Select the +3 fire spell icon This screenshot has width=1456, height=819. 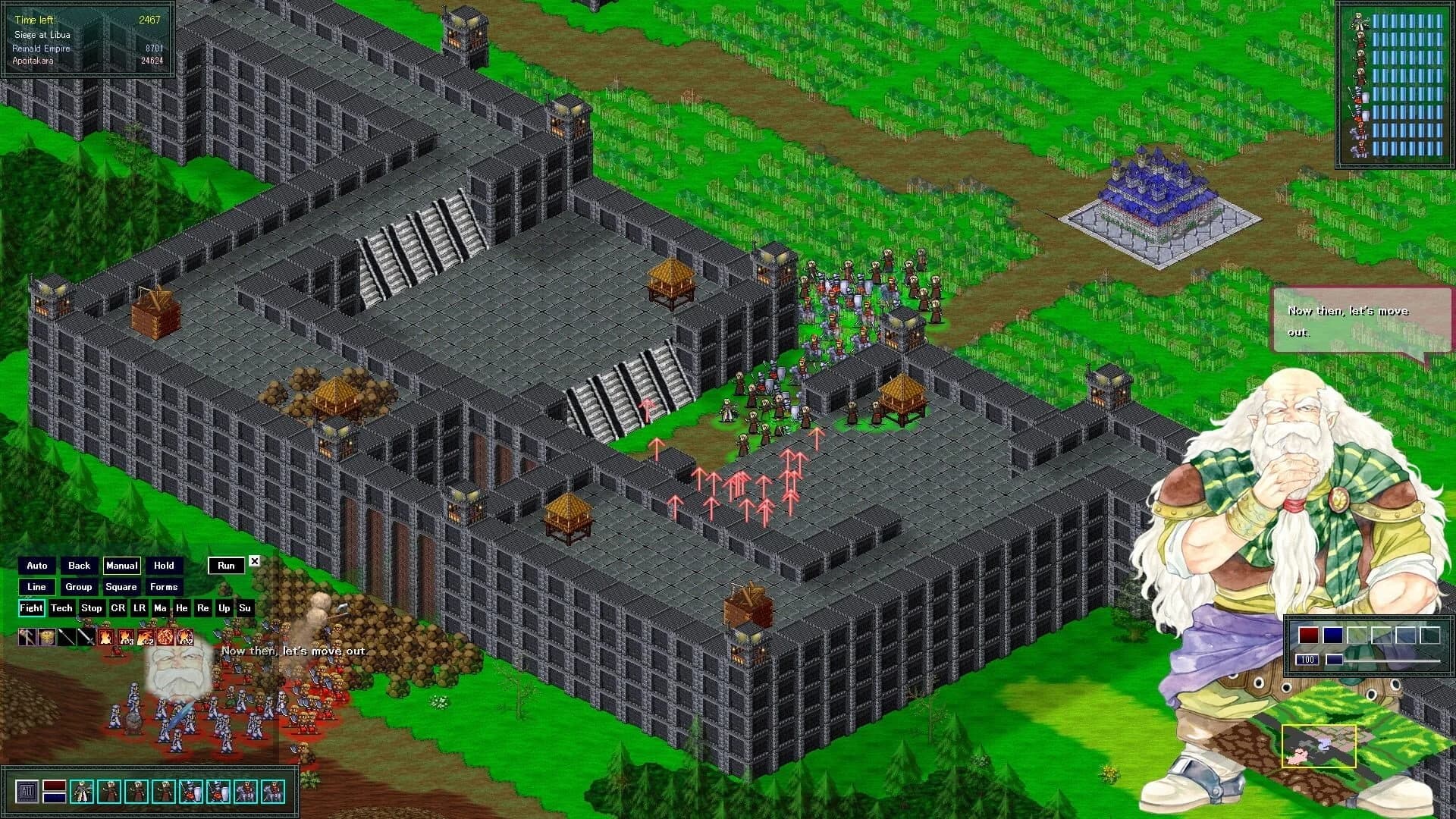click(127, 637)
